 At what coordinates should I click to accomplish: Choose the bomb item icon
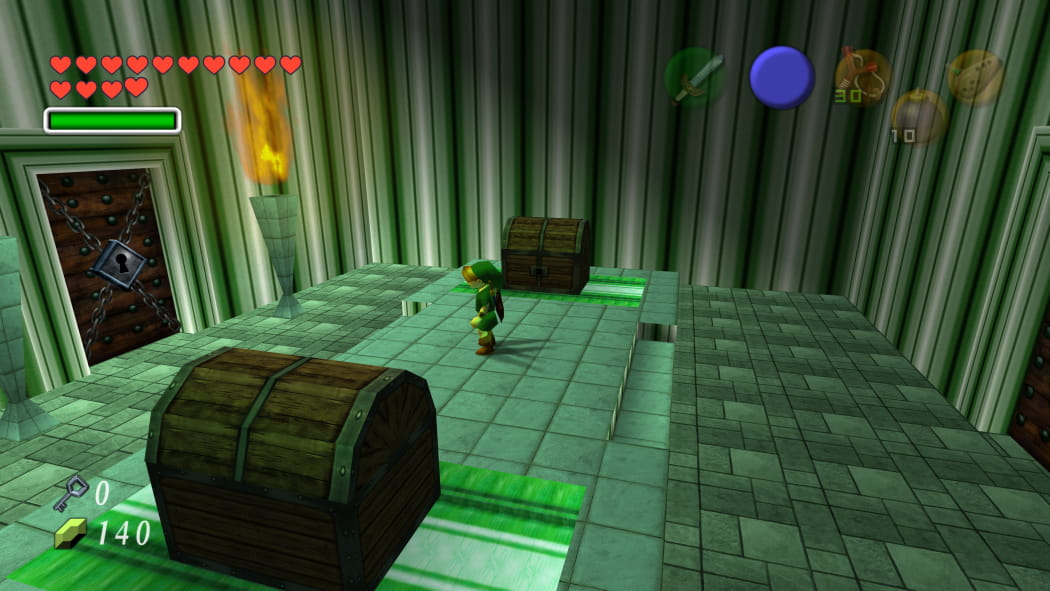[x=918, y=116]
